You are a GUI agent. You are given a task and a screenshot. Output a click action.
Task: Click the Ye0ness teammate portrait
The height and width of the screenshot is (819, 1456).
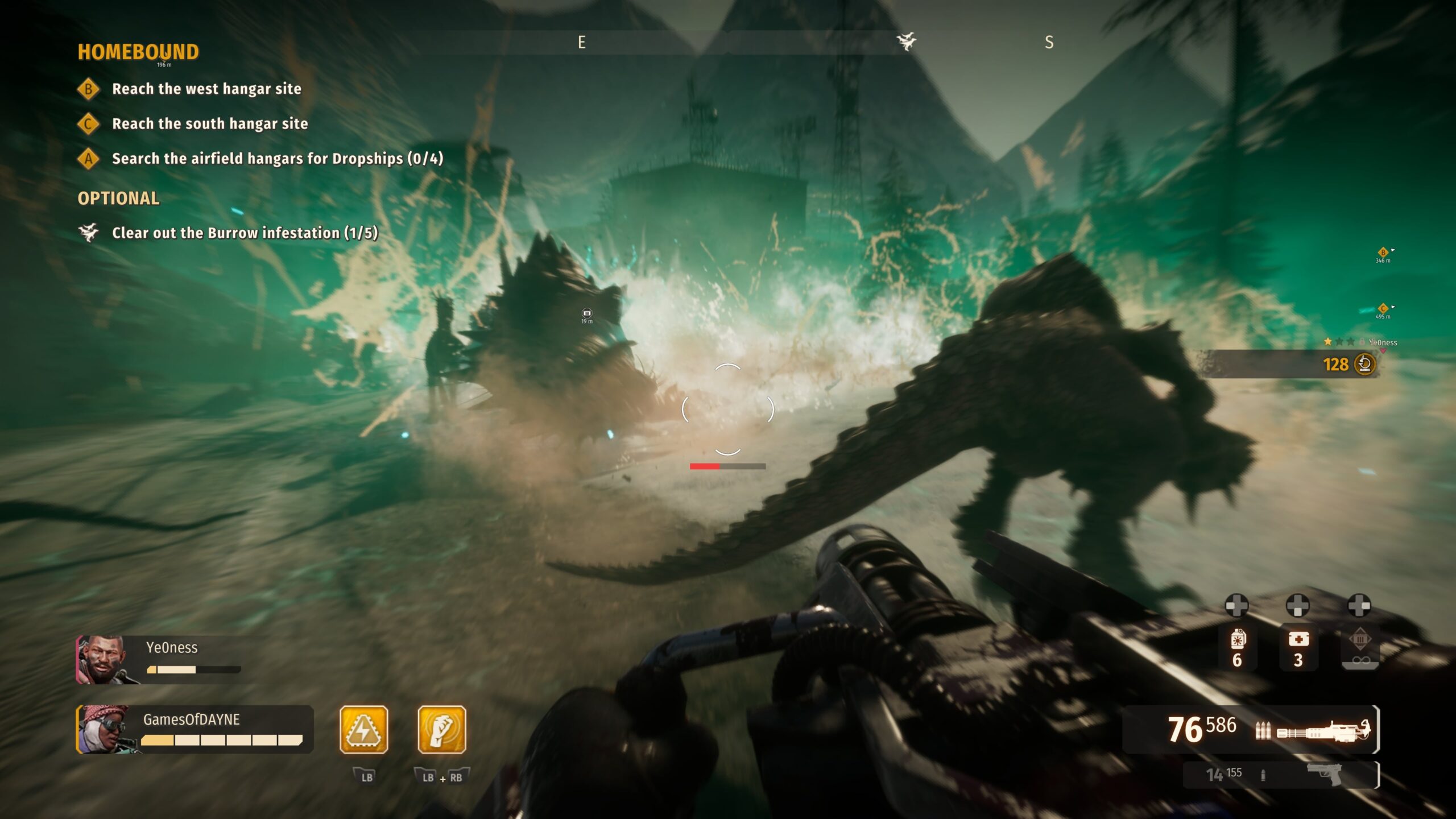click(x=102, y=660)
